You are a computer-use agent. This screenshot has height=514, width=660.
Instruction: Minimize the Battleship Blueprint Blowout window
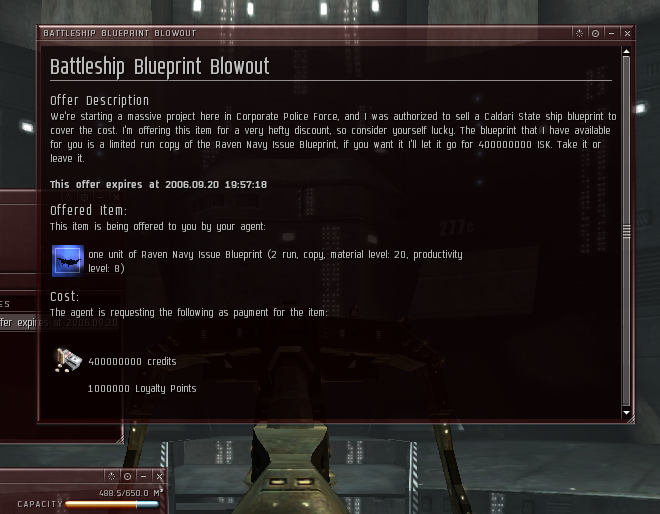(611, 33)
